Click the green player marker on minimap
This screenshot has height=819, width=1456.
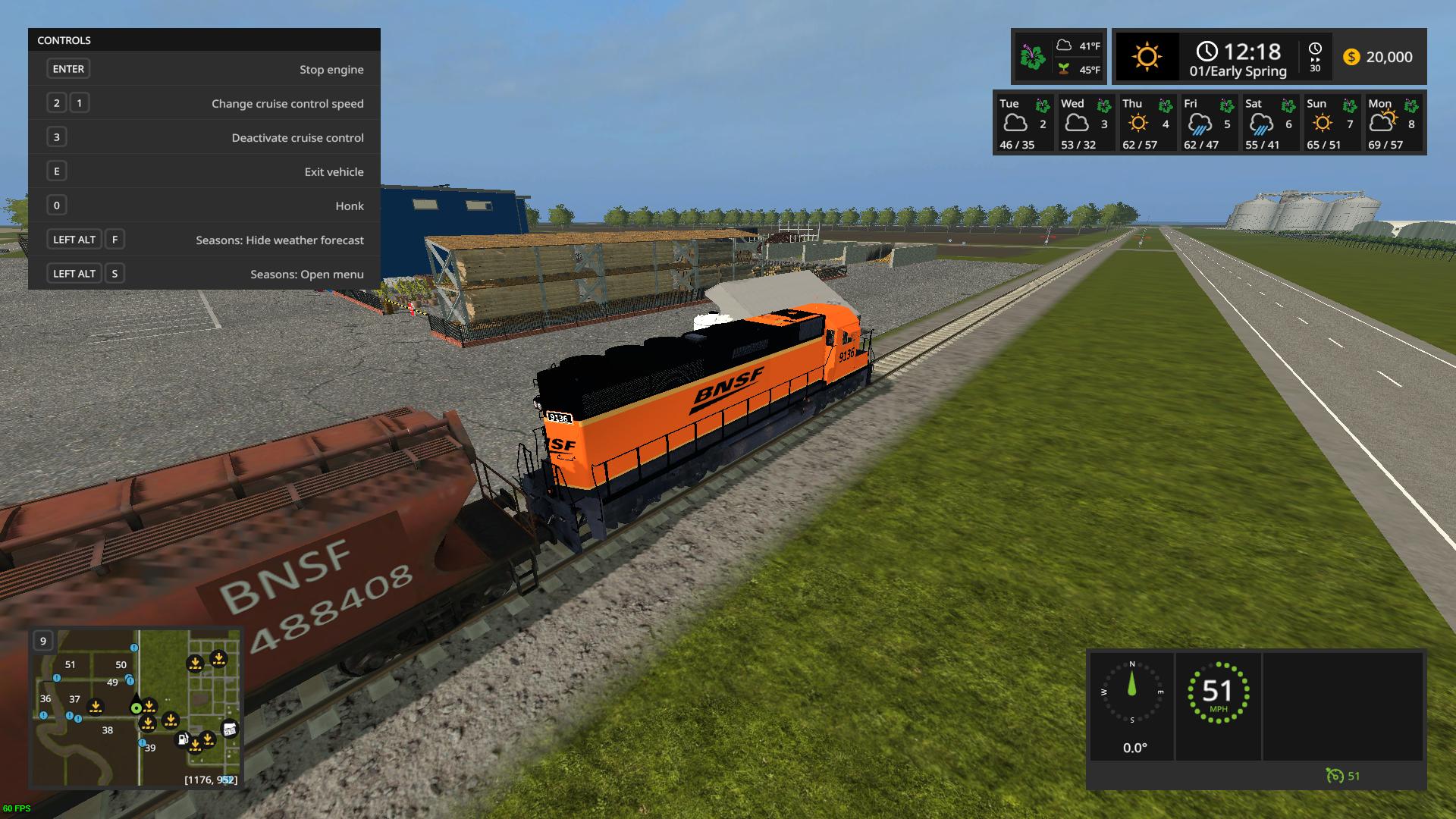pos(136,708)
